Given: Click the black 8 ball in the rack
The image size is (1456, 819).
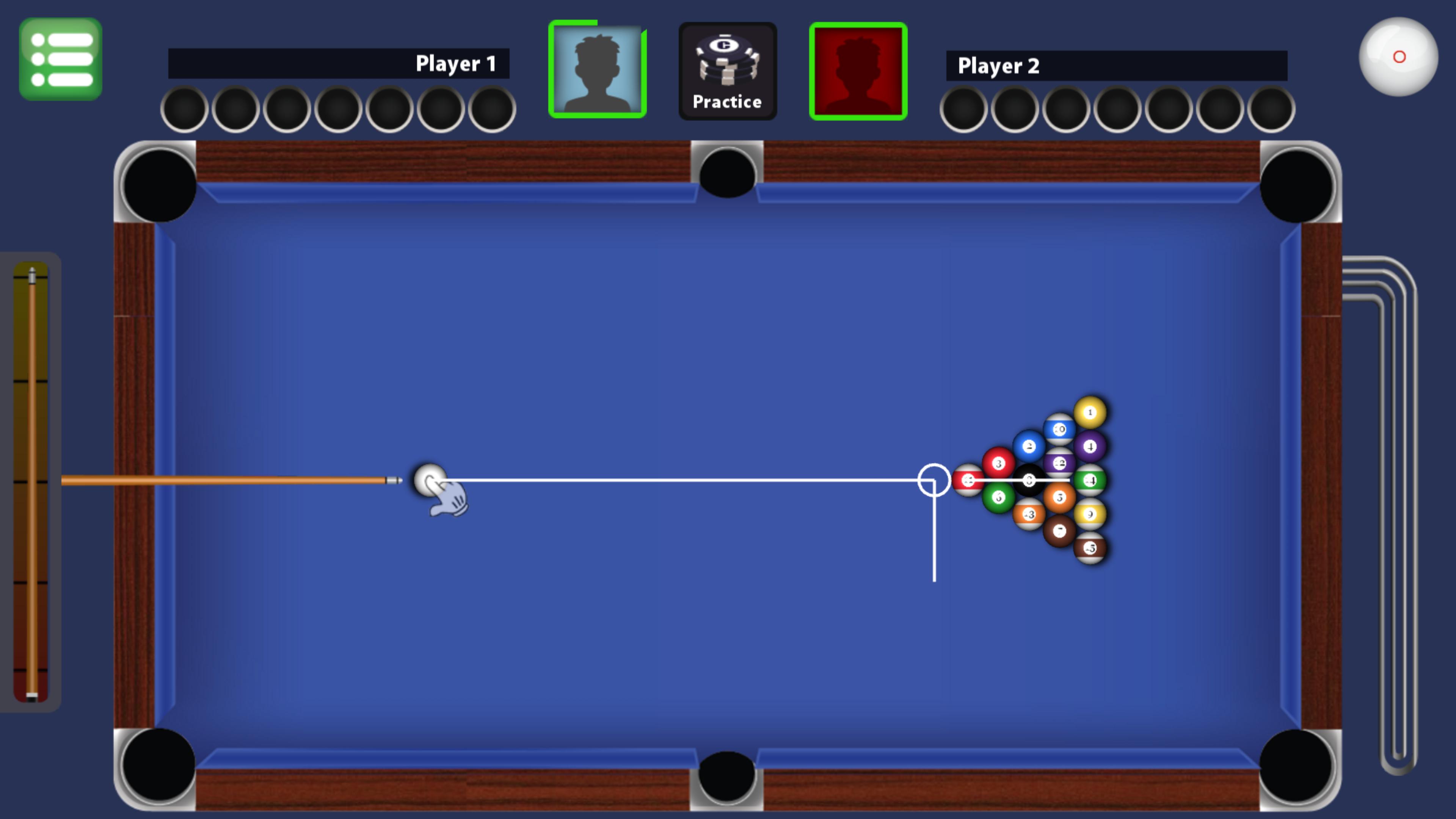Looking at the screenshot, I should [1030, 481].
